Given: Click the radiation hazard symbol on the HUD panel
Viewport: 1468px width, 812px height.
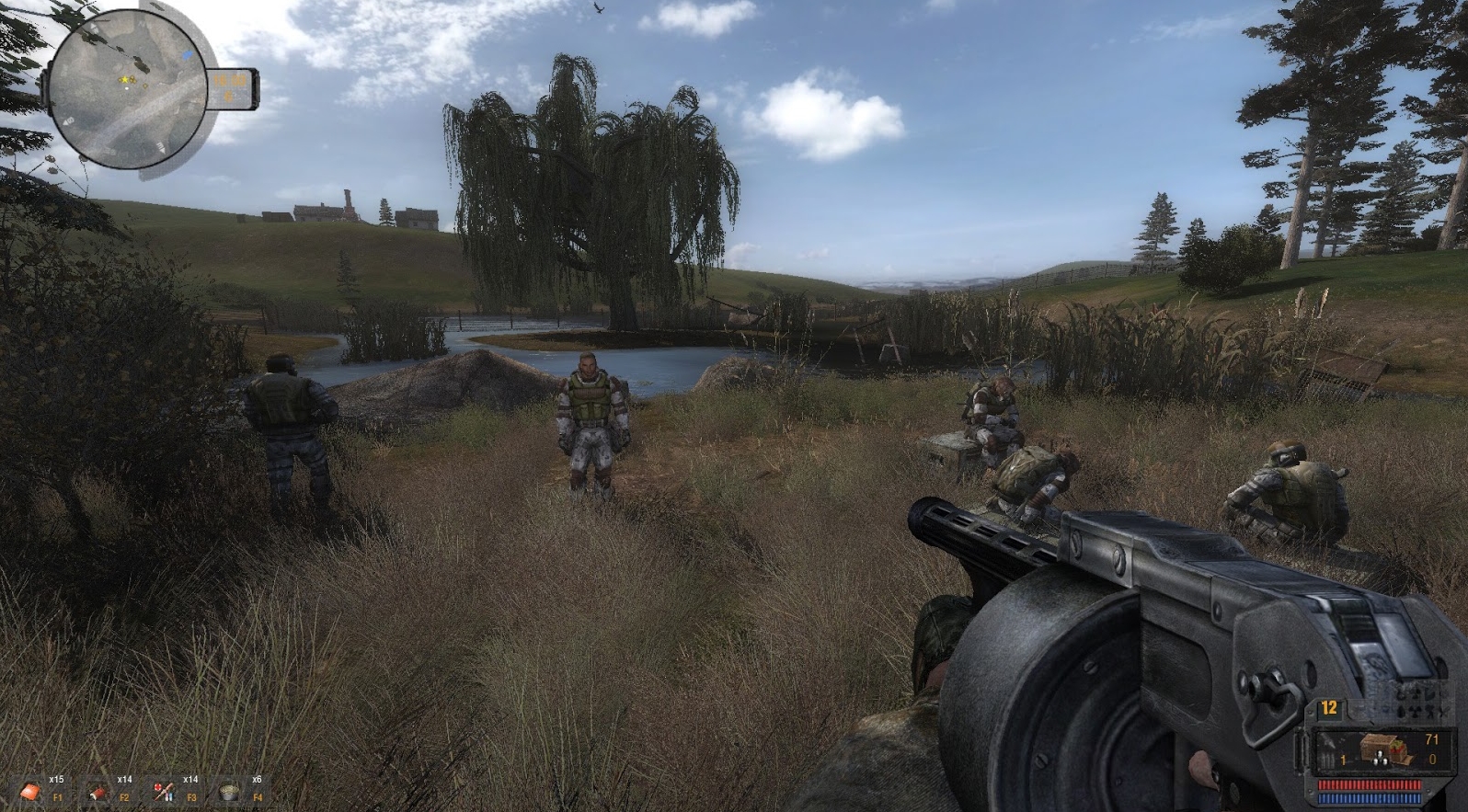Looking at the screenshot, I should (x=1416, y=710).
